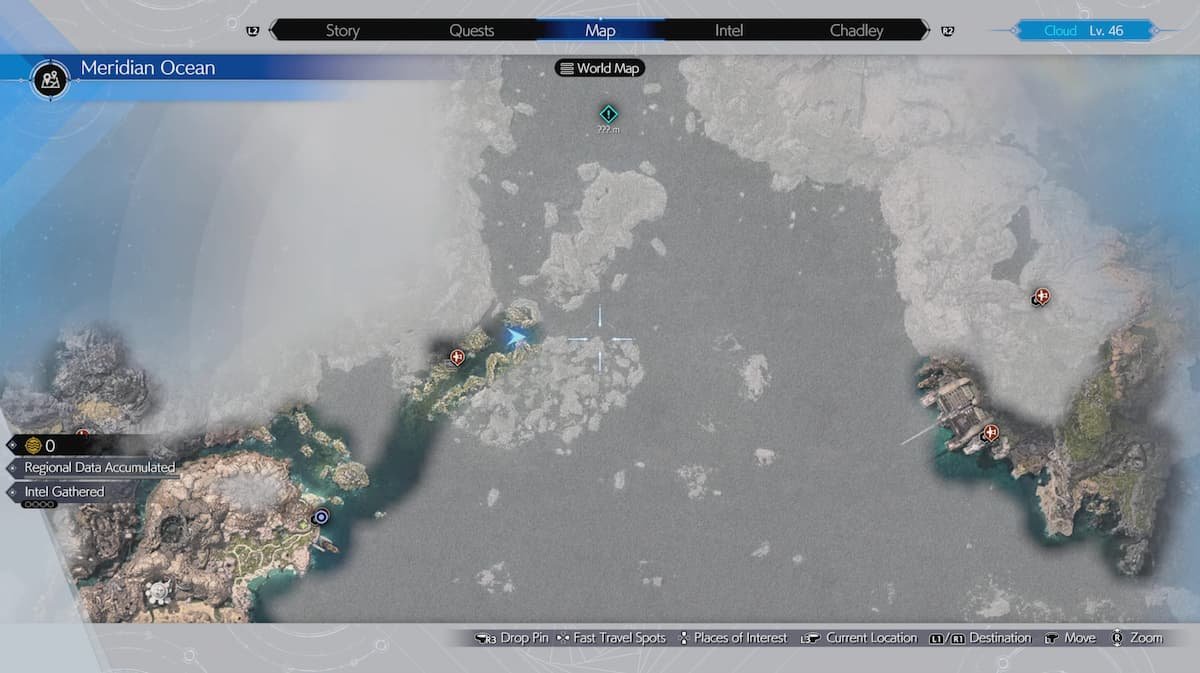
Task: Select the Map tab
Action: click(600, 30)
